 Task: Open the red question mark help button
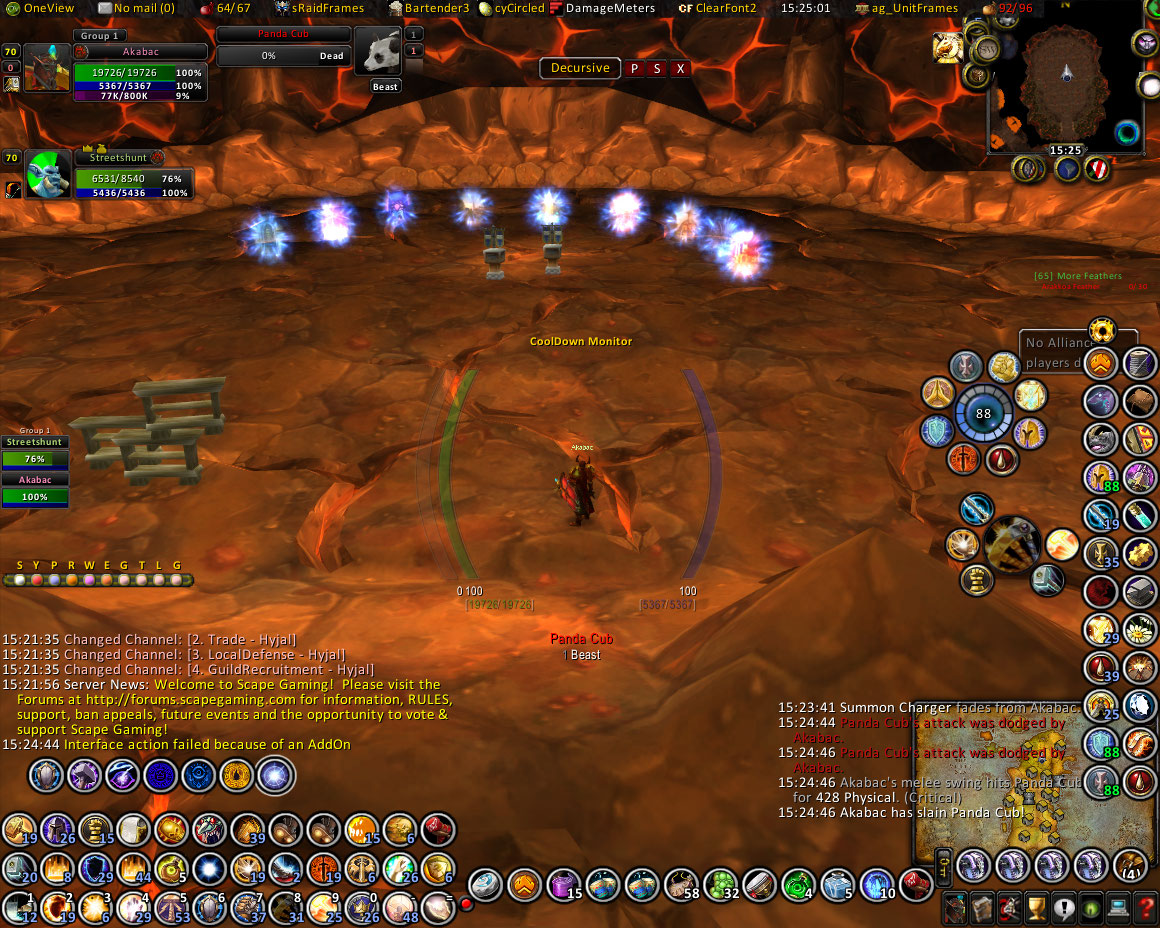1145,908
